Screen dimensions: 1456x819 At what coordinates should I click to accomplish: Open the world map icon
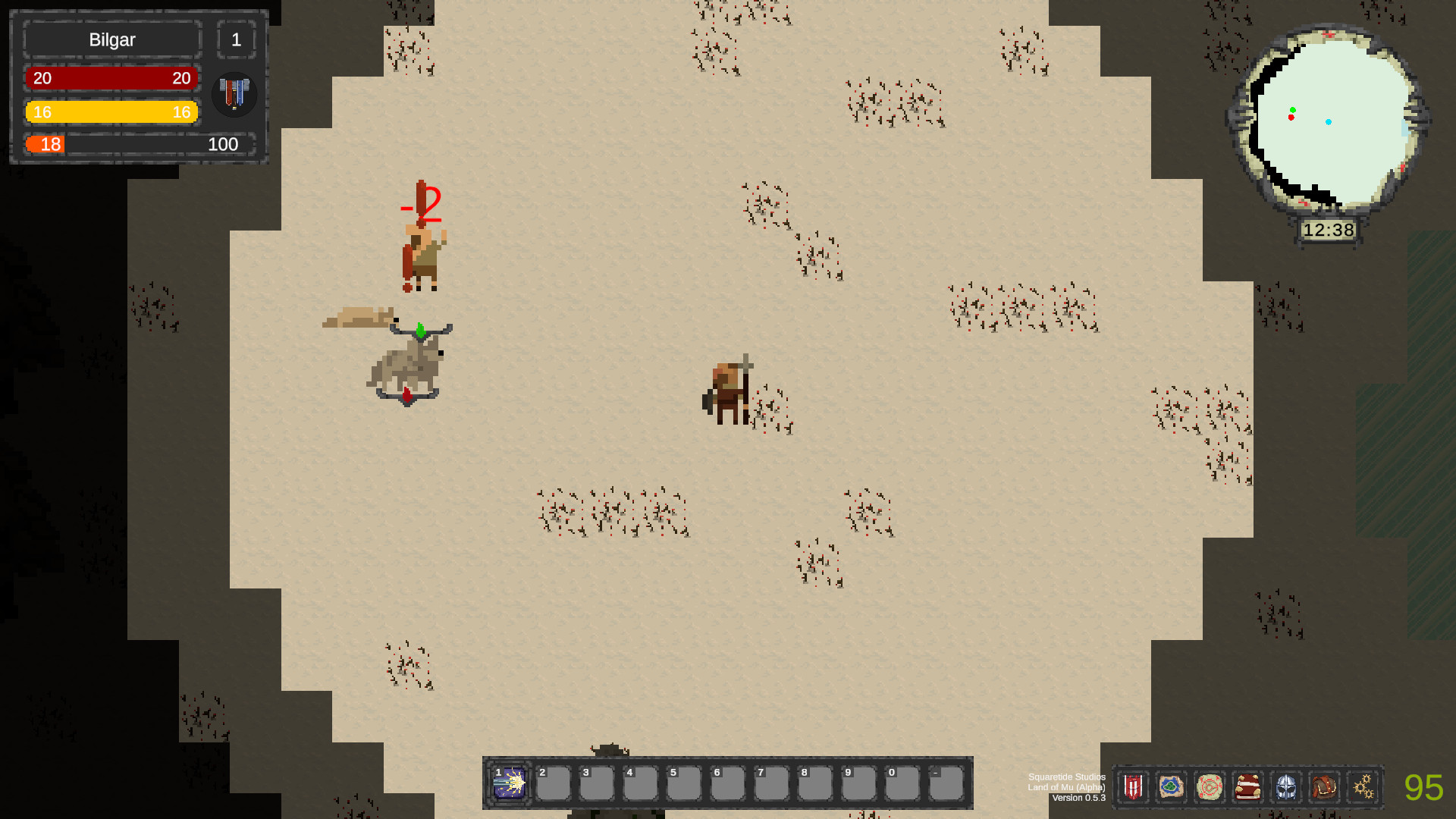click(1171, 787)
